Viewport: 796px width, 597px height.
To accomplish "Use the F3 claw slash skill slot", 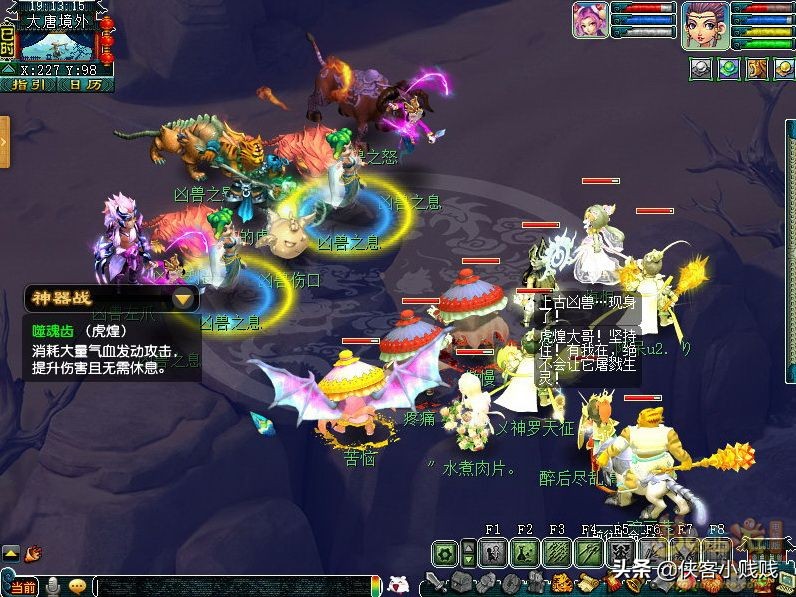I will (x=557, y=552).
